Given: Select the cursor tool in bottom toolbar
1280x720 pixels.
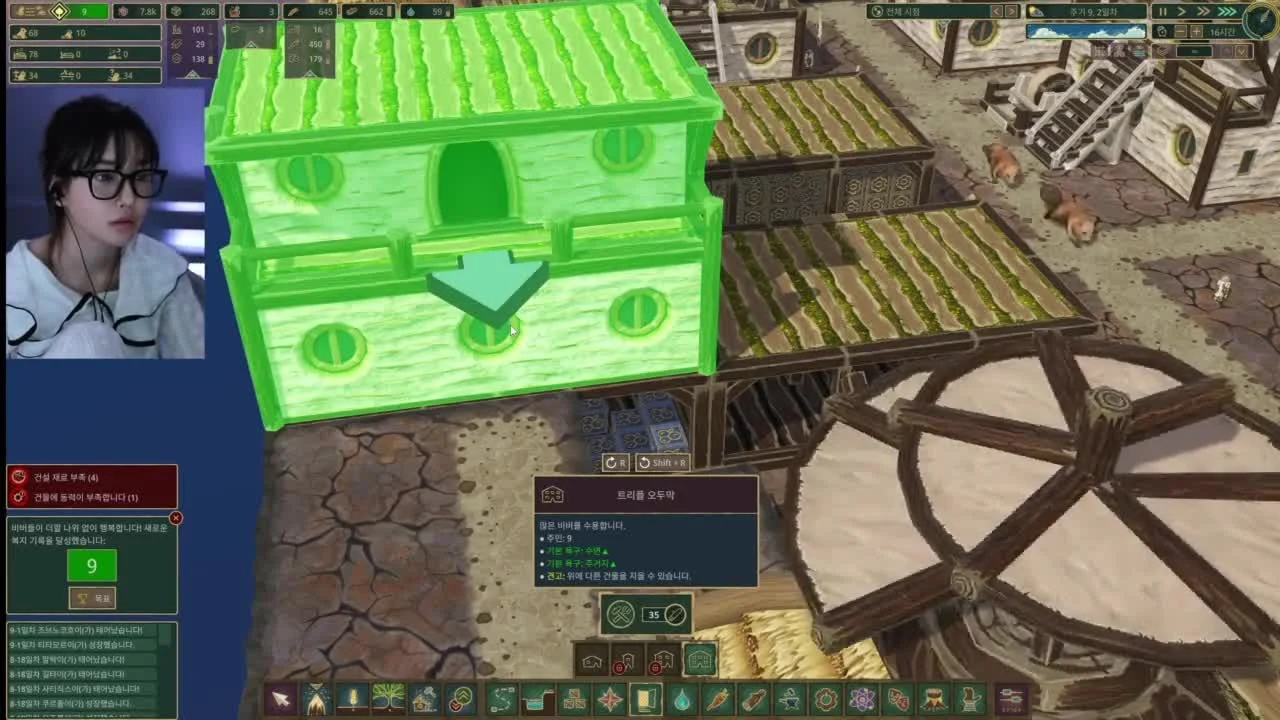Looking at the screenshot, I should [280, 699].
